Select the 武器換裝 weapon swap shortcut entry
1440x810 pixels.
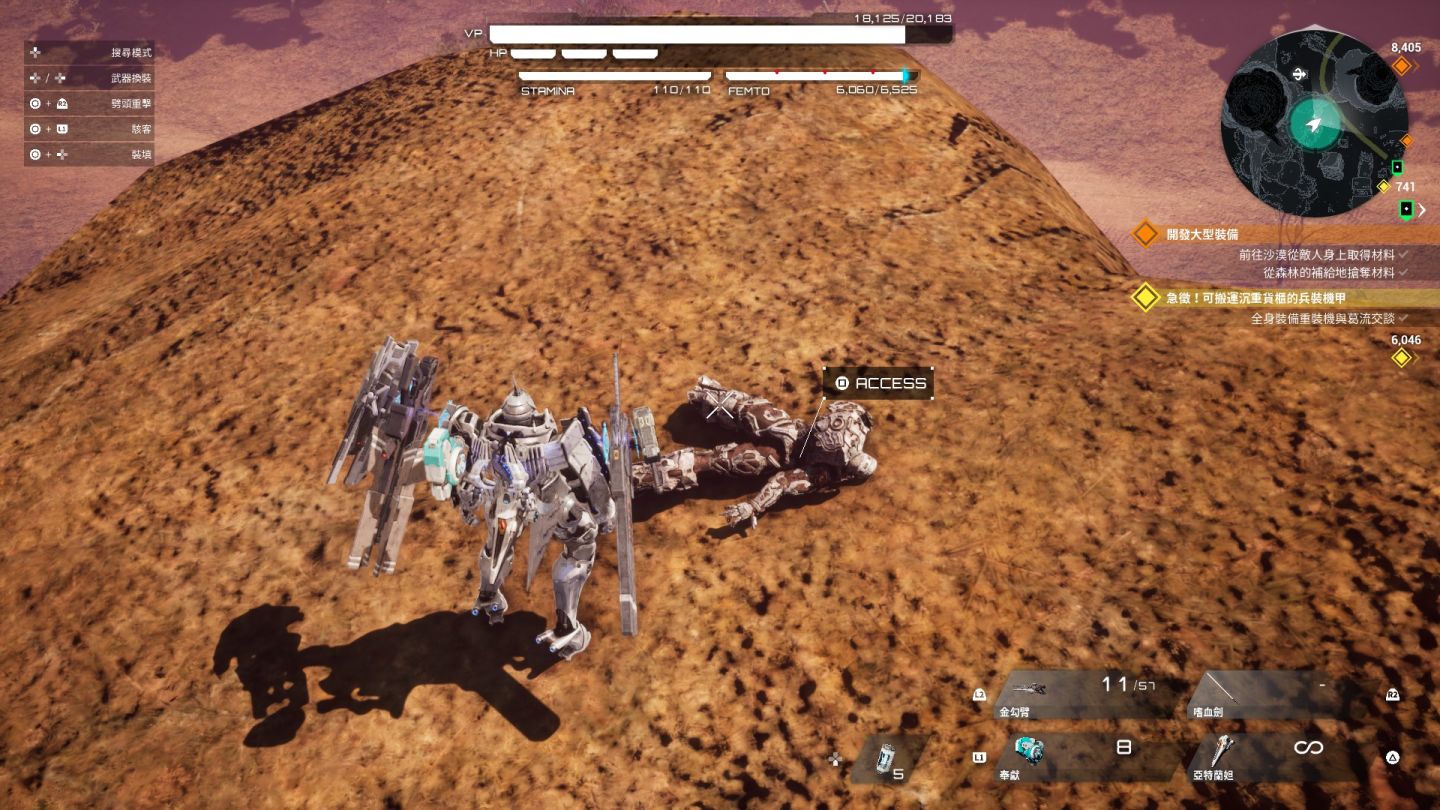[90, 78]
